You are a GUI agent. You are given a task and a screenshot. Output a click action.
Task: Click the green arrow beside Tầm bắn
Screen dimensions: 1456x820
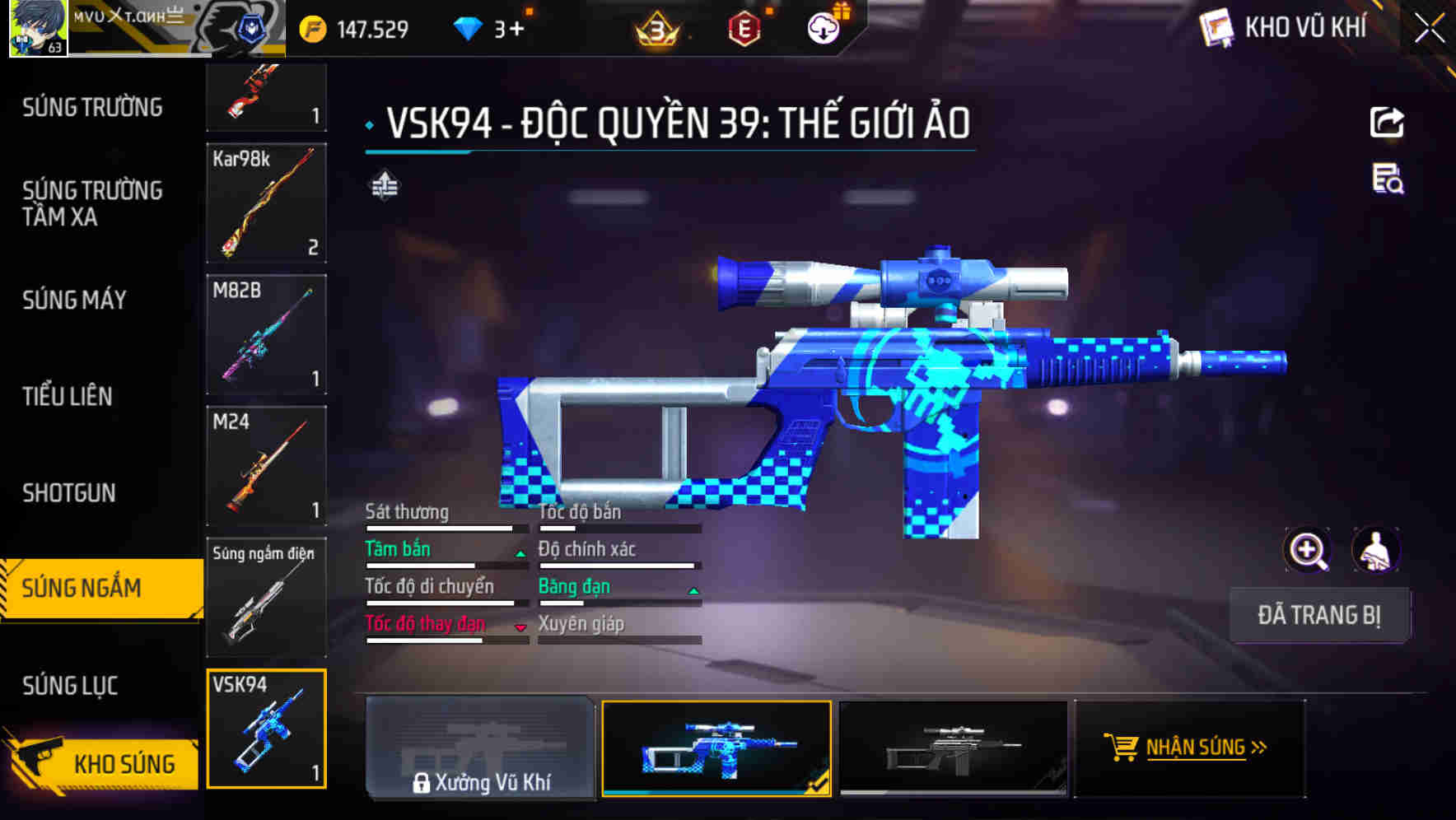click(520, 553)
